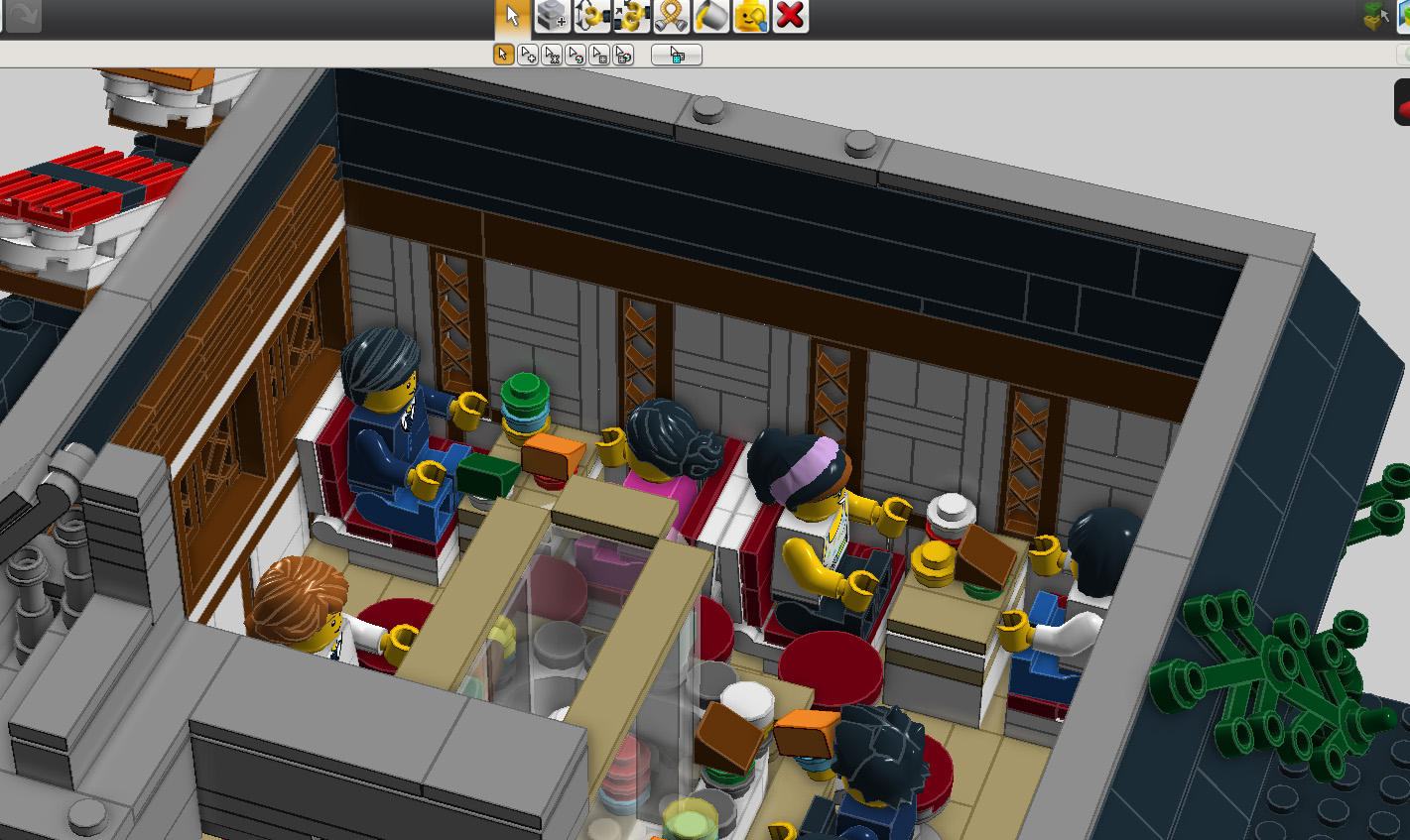This screenshot has width=1410, height=840.
Task: Select the color and shape selection sub-tool
Action: pyautogui.click(x=623, y=55)
